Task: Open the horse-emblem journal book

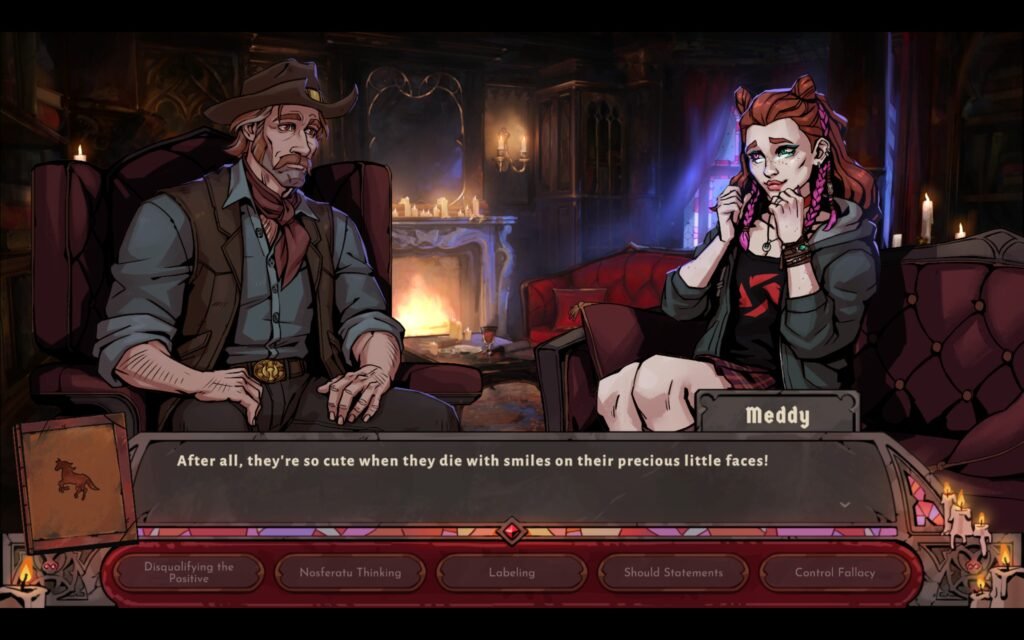Action: click(x=76, y=481)
